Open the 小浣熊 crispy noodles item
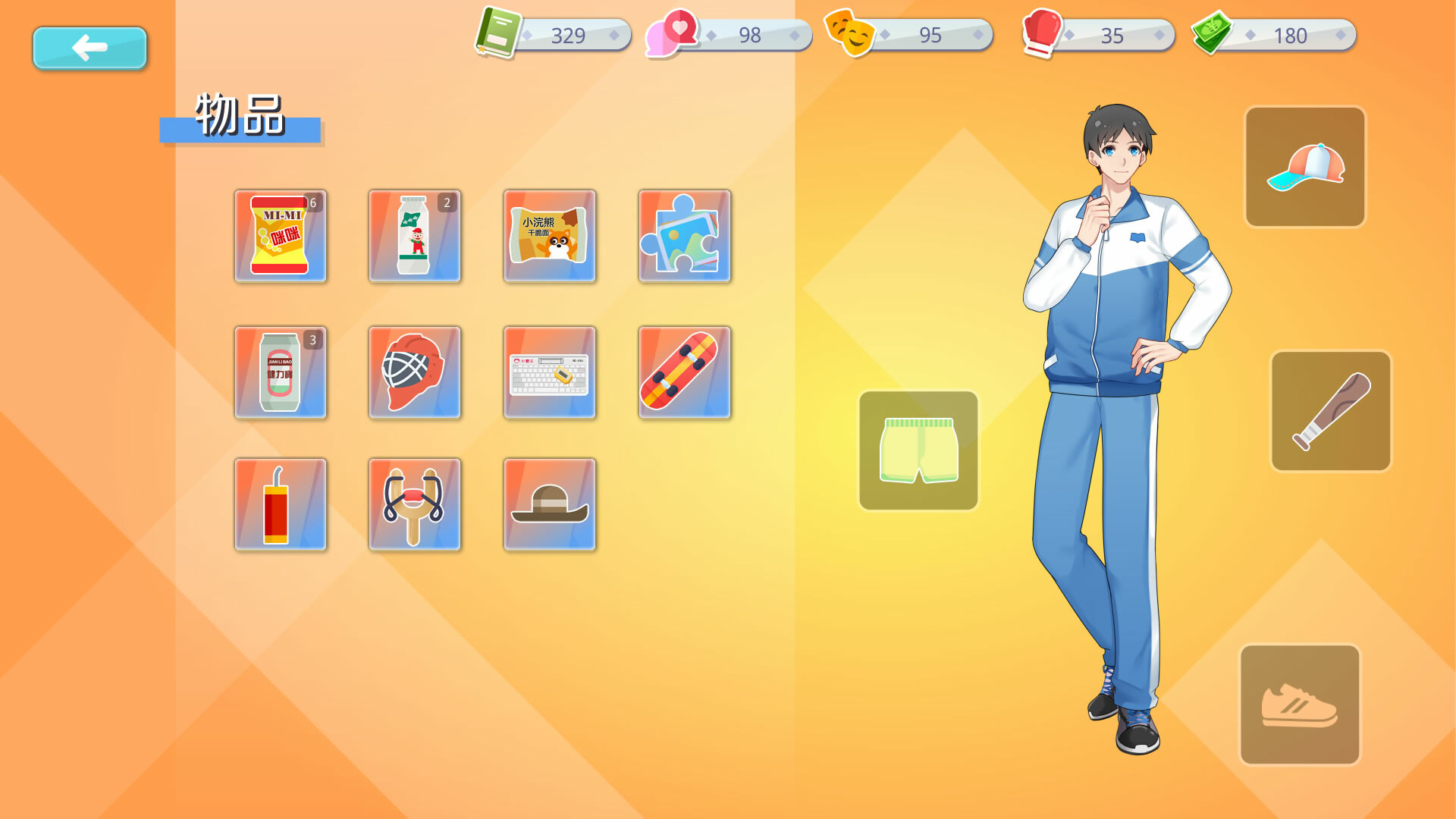This screenshot has height=819, width=1456. coord(550,237)
